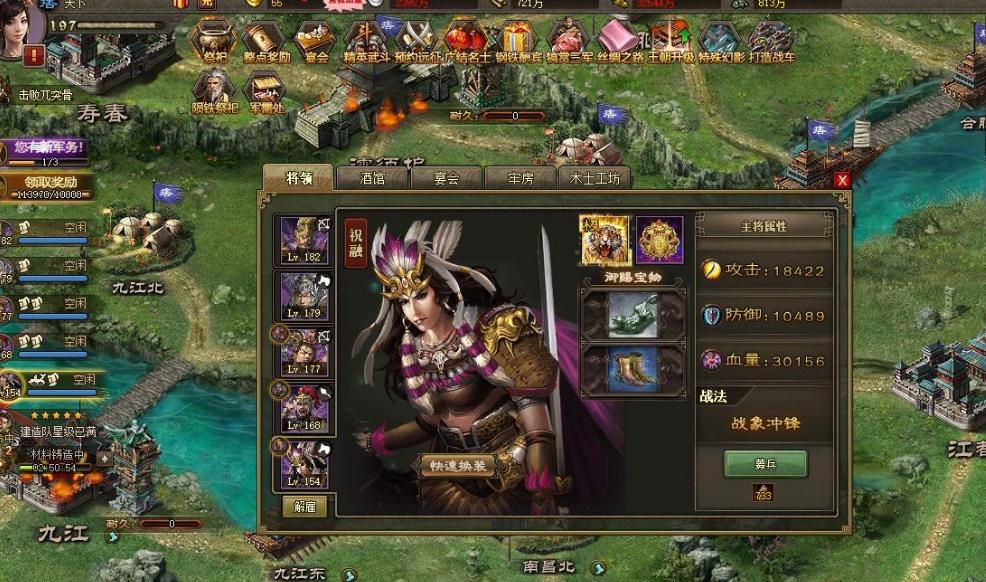
Task: Select the jade statue treasure slot
Action: [x=633, y=314]
